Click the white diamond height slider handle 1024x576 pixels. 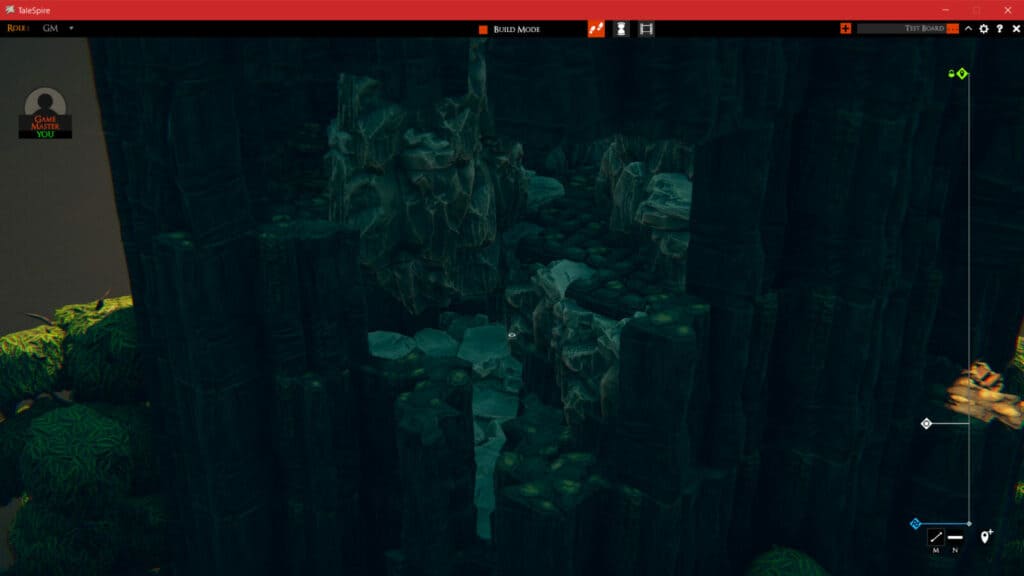tap(926, 424)
